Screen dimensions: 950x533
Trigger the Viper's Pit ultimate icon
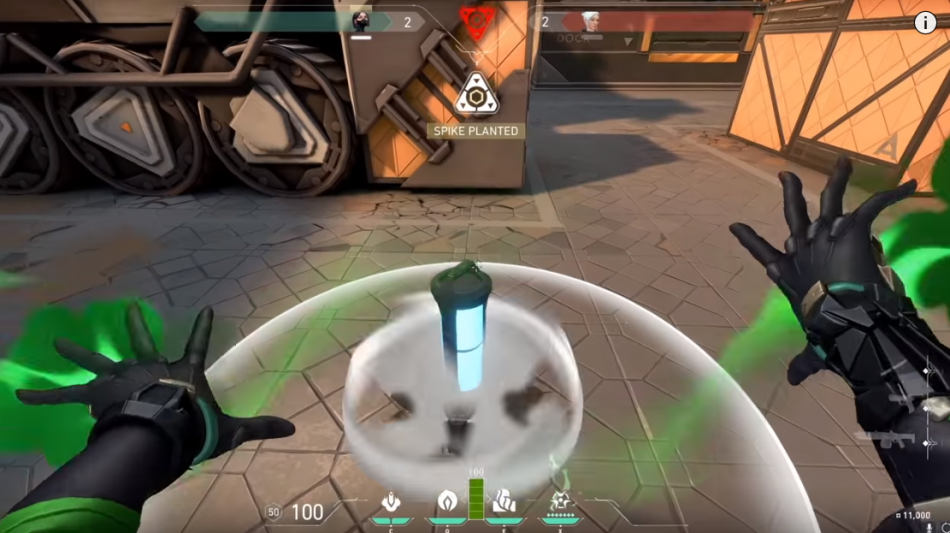pos(558,501)
